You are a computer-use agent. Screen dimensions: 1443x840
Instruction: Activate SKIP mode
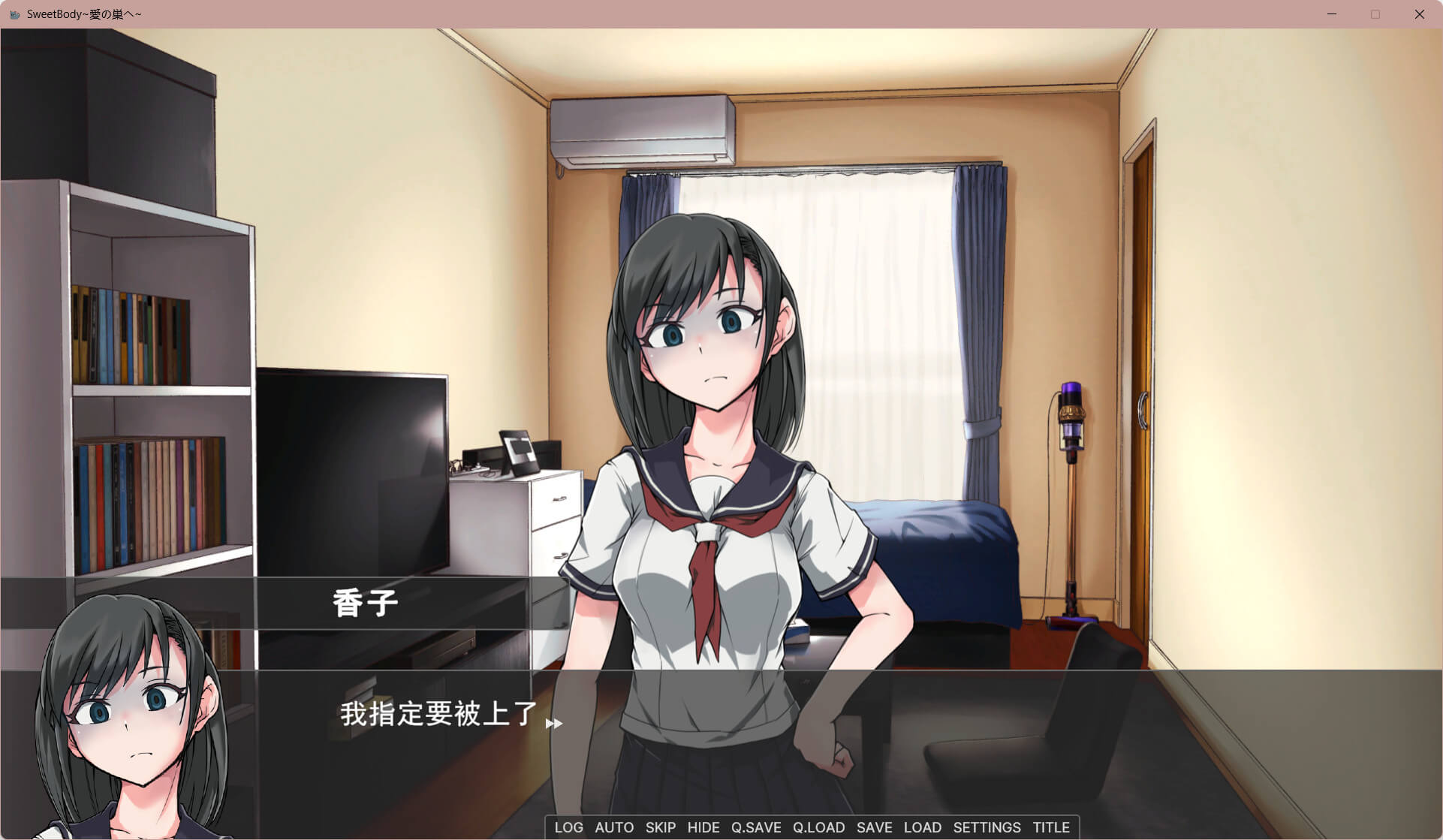click(x=661, y=827)
